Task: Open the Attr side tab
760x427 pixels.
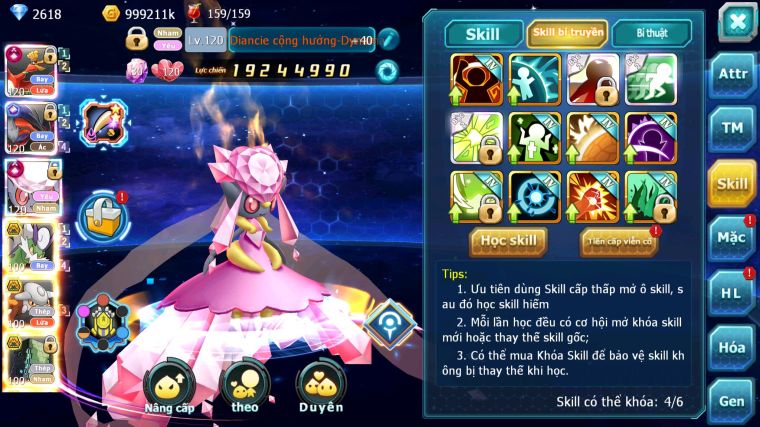Action: (731, 73)
